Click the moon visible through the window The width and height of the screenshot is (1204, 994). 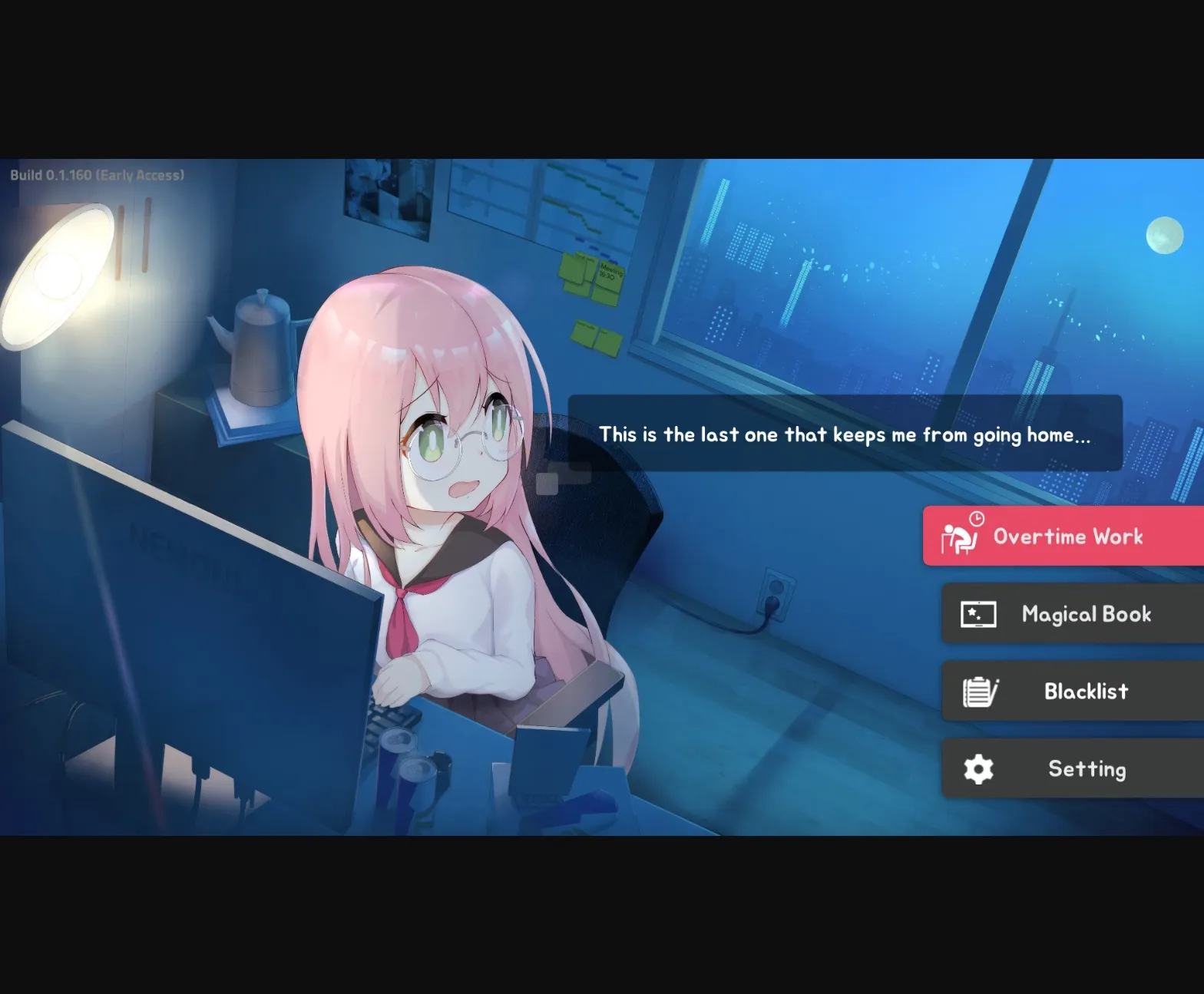(x=1164, y=234)
